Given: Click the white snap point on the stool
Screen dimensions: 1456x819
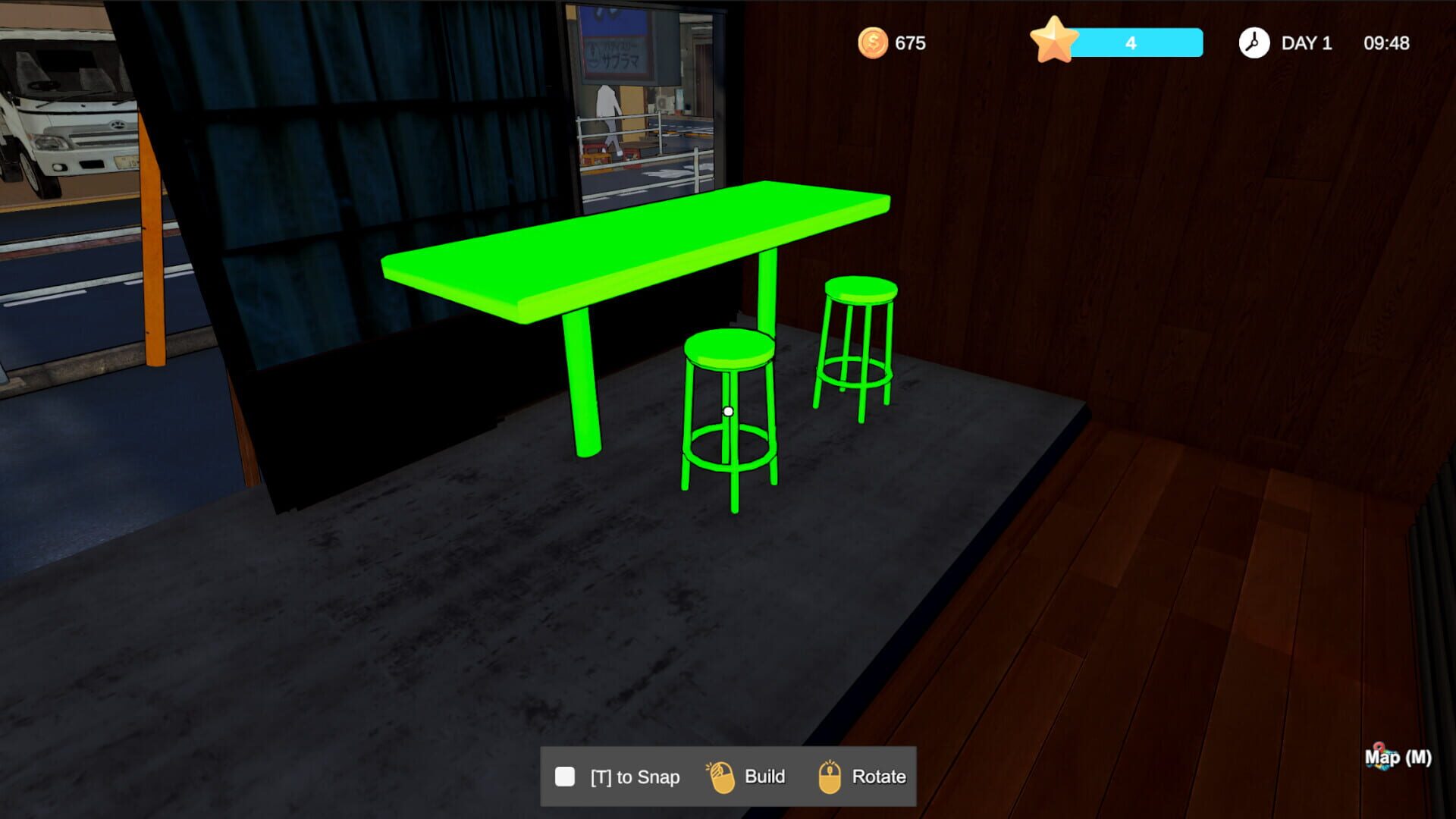Looking at the screenshot, I should pos(729,409).
